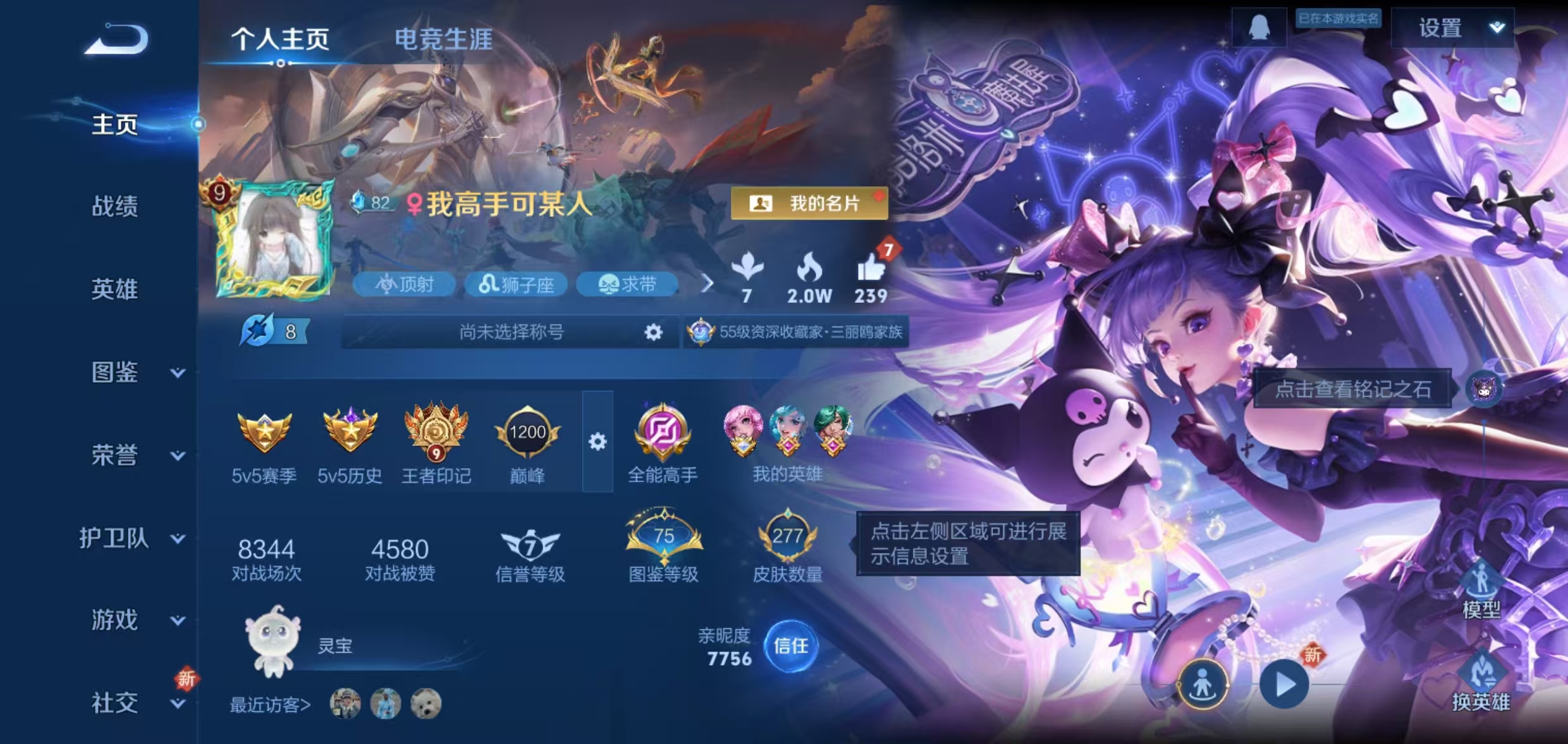Screen dimensions: 1568x744
Task: Click the QQ penguin icon
Action: pos(1258,28)
